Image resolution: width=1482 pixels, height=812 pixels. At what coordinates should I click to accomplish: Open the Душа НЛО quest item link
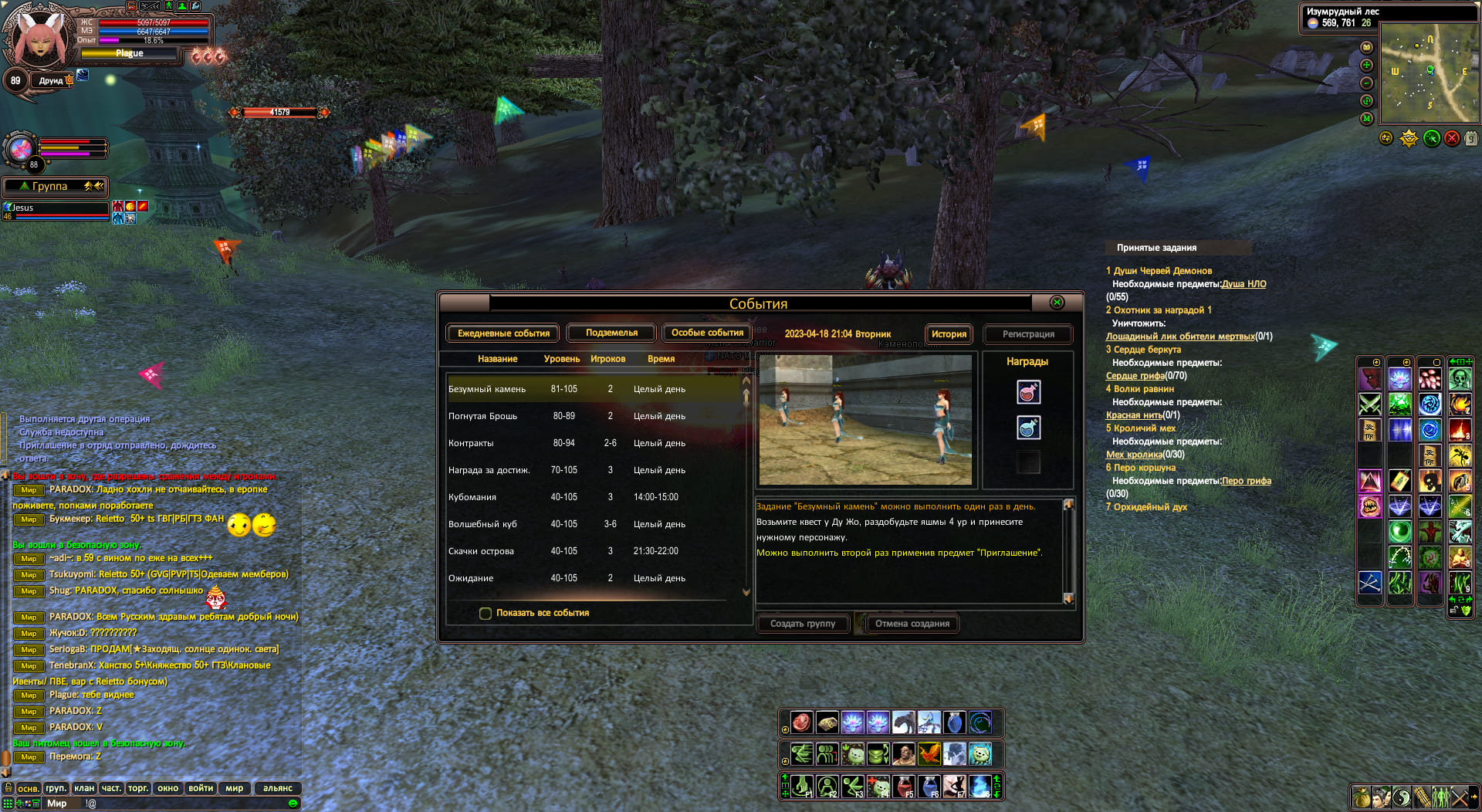(x=1243, y=284)
